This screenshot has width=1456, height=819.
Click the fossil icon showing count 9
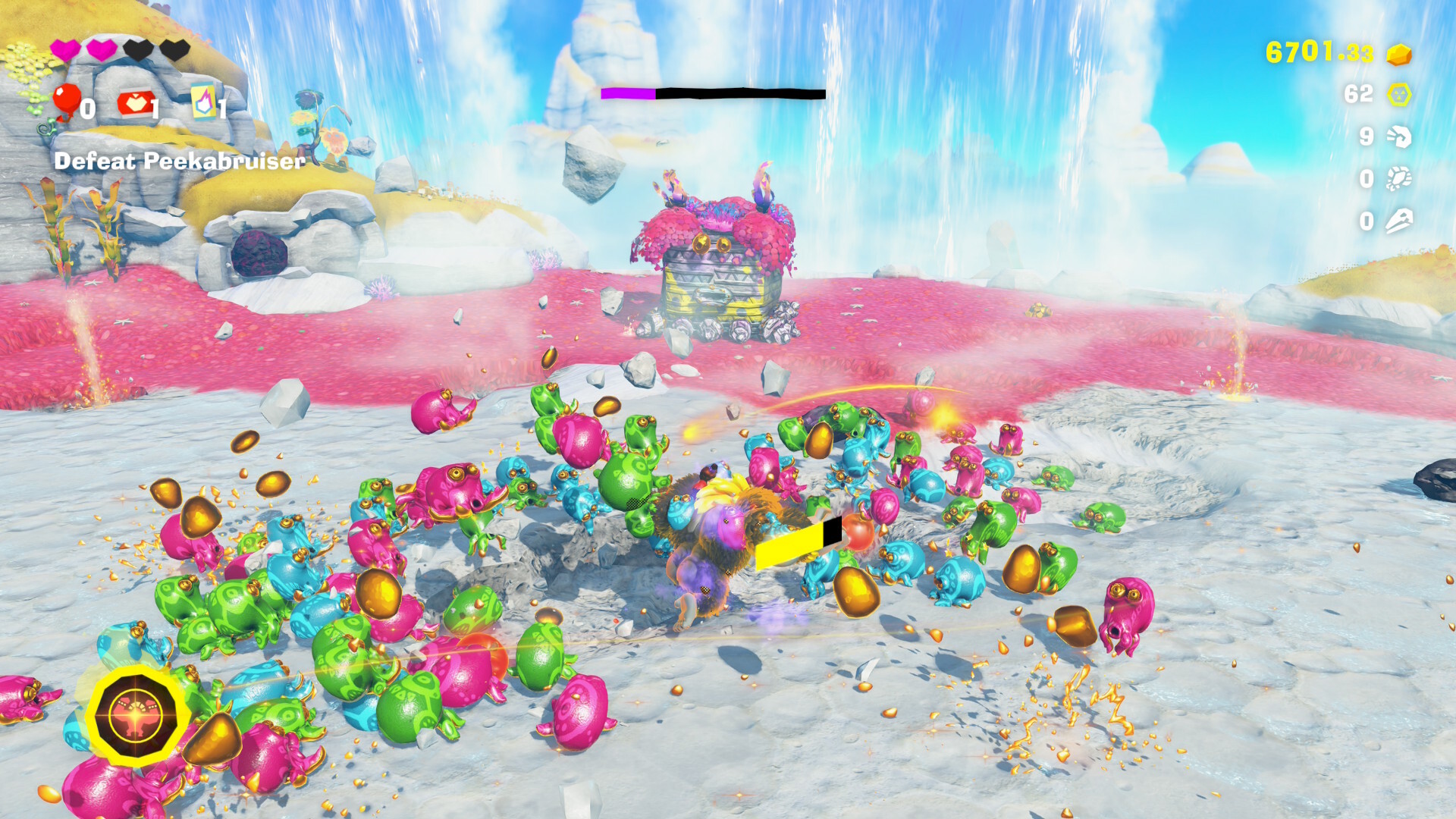[1398, 136]
